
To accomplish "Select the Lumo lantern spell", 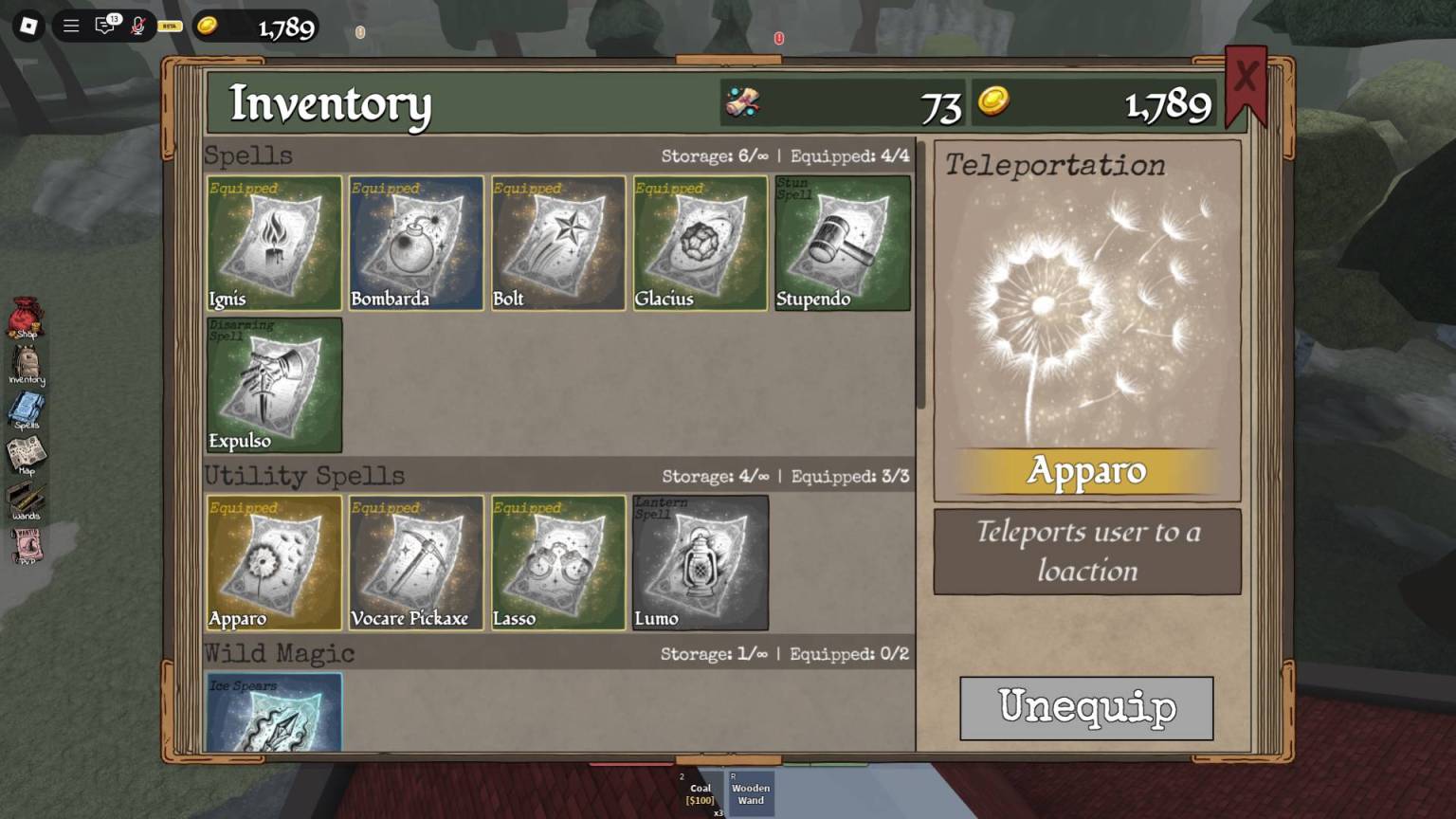I will point(701,563).
